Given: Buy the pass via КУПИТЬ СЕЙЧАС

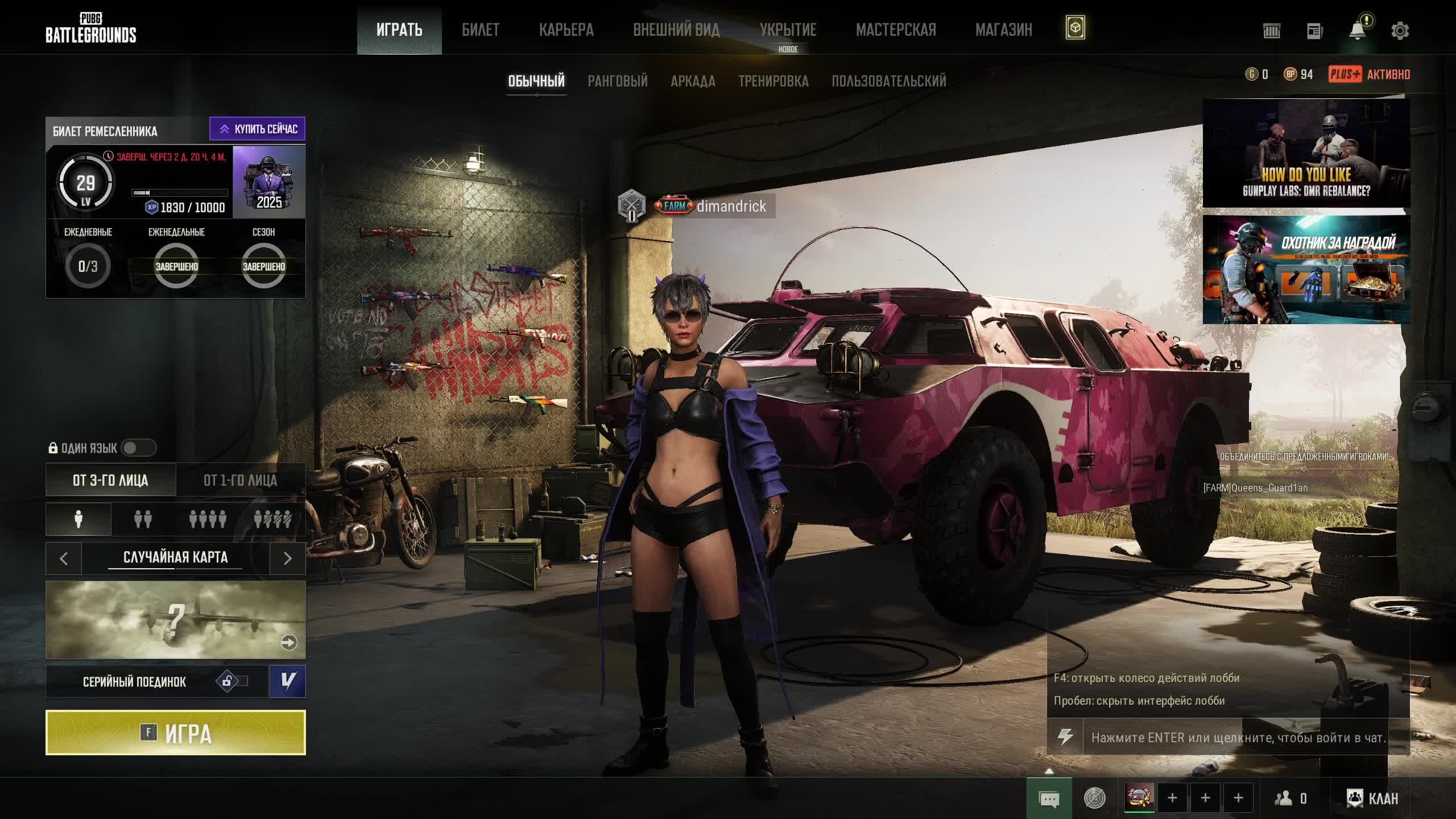Looking at the screenshot, I should click(257, 129).
